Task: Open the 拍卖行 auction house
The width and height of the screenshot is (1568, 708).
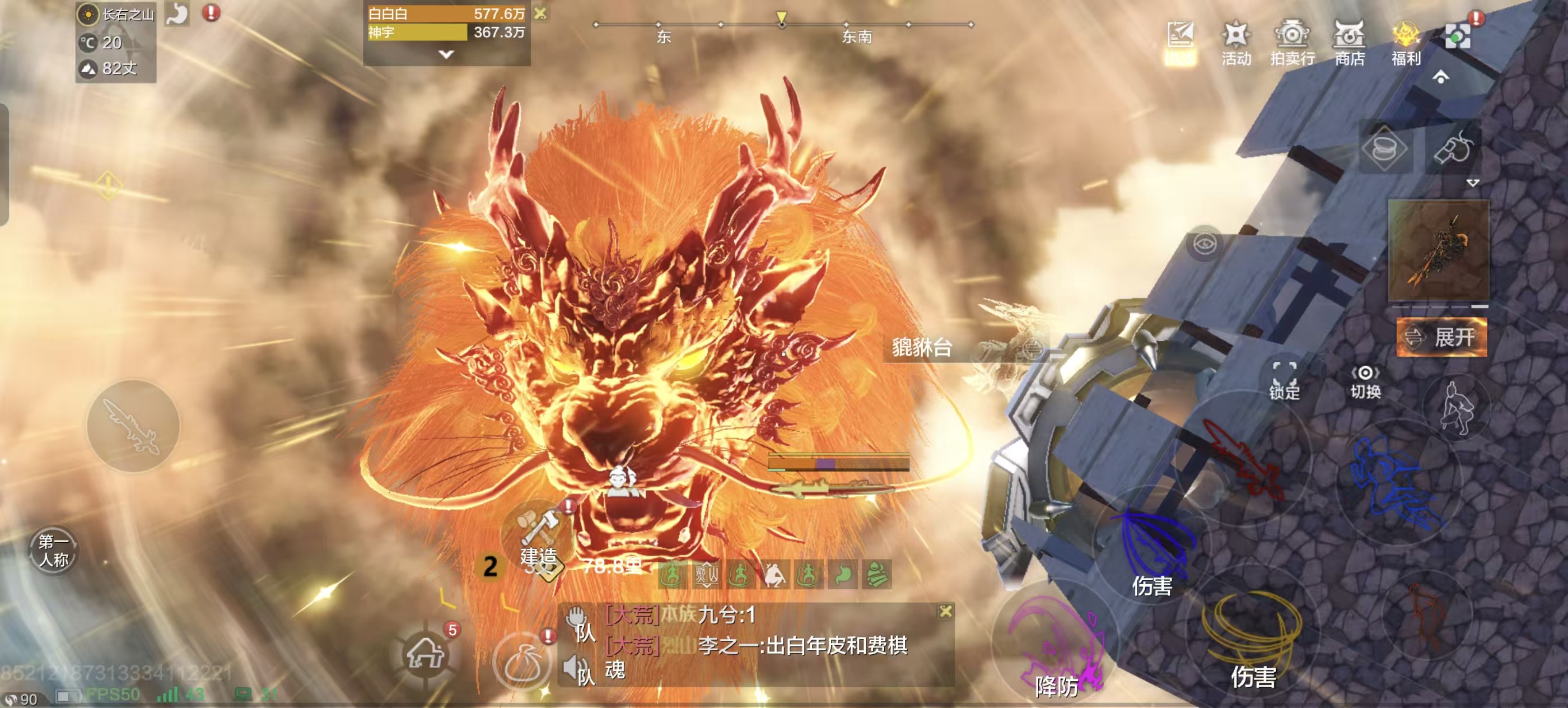Action: pyautogui.click(x=1292, y=43)
